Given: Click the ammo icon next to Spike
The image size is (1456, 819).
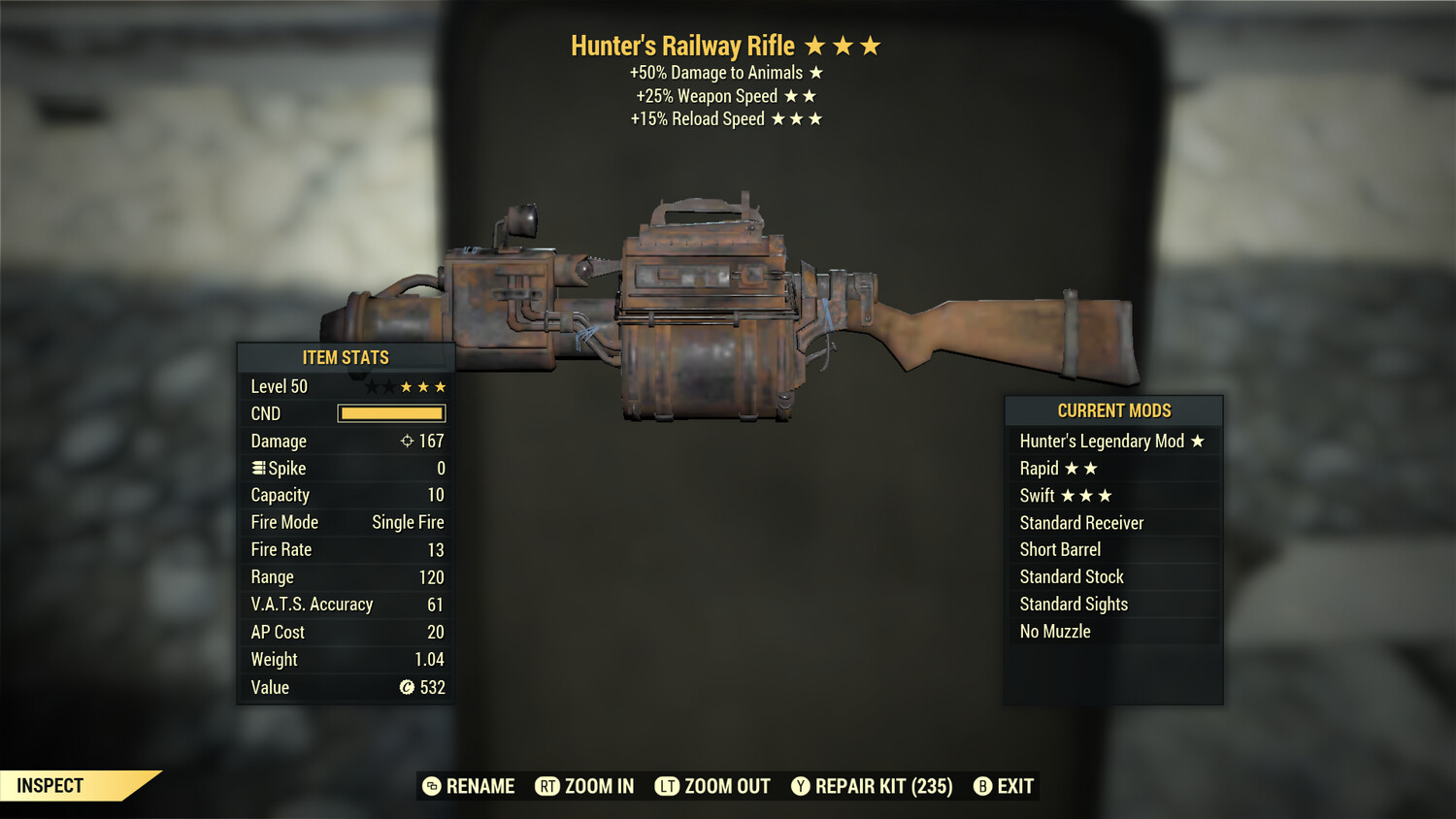Looking at the screenshot, I should click(257, 468).
